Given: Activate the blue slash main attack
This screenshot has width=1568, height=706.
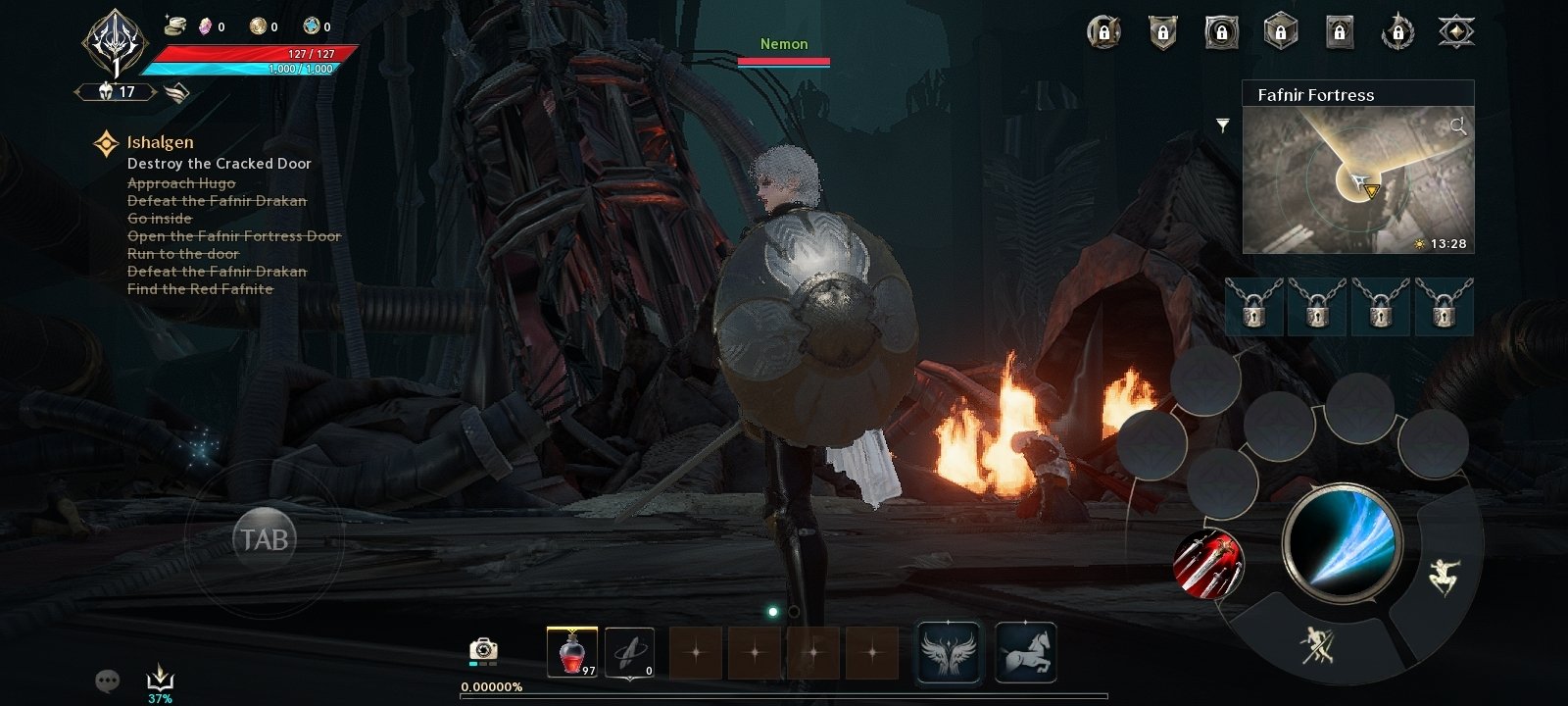Looking at the screenshot, I should [1344, 545].
